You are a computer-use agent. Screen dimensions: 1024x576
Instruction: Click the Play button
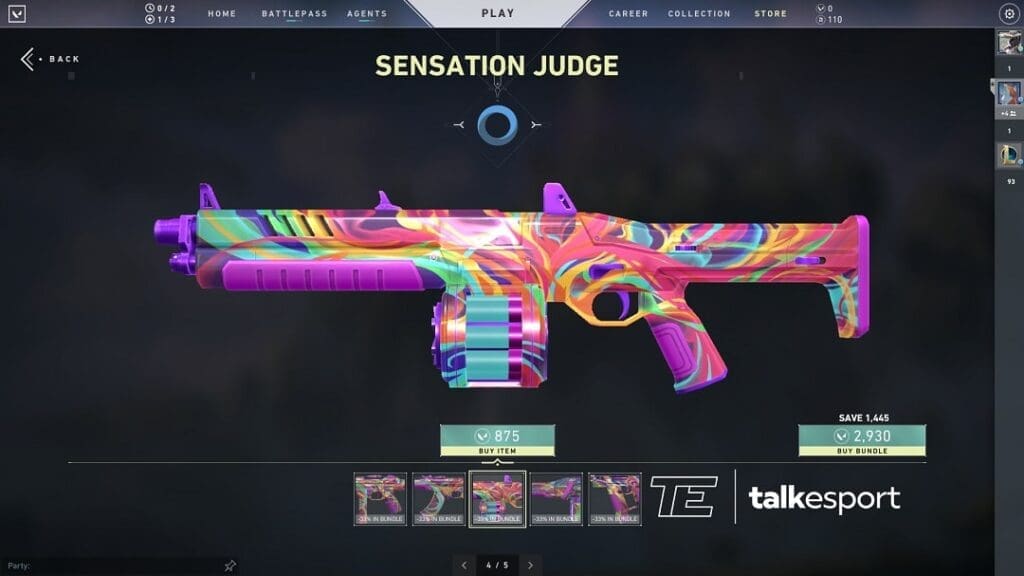497,14
